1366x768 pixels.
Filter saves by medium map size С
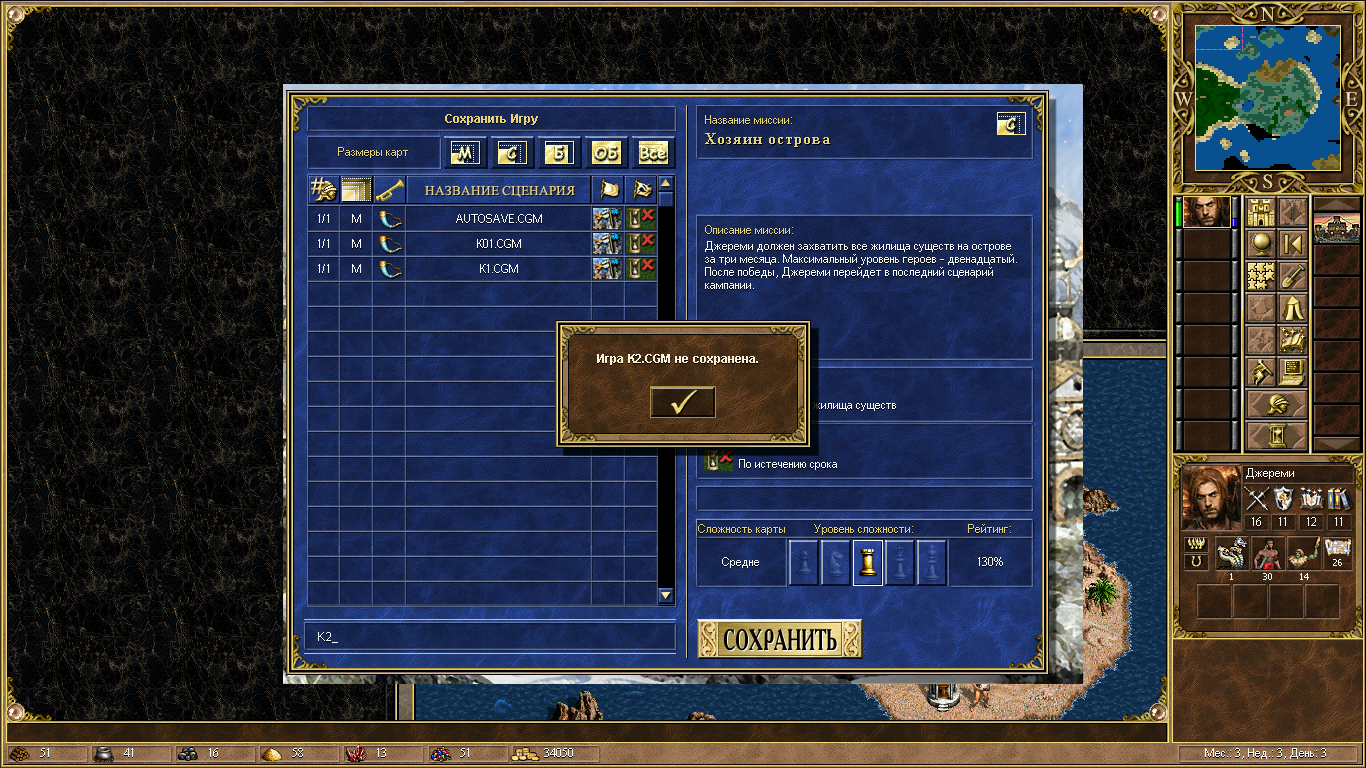coord(511,153)
